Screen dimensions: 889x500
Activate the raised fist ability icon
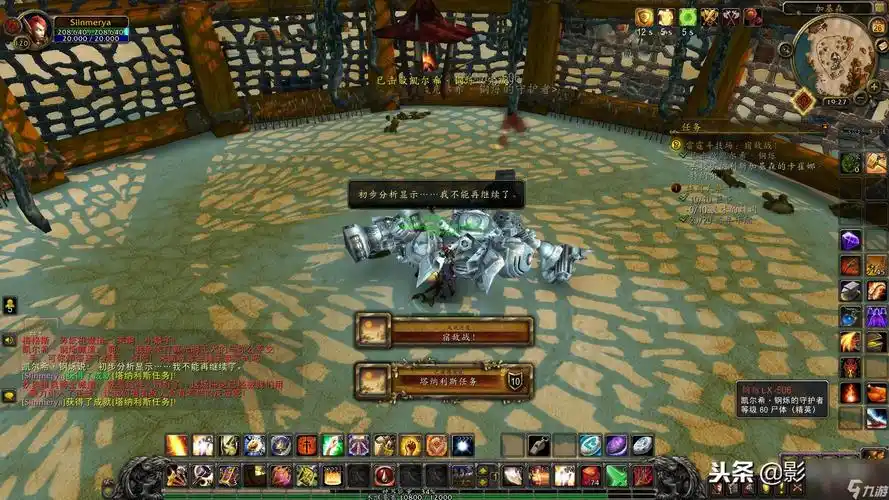tap(410, 446)
